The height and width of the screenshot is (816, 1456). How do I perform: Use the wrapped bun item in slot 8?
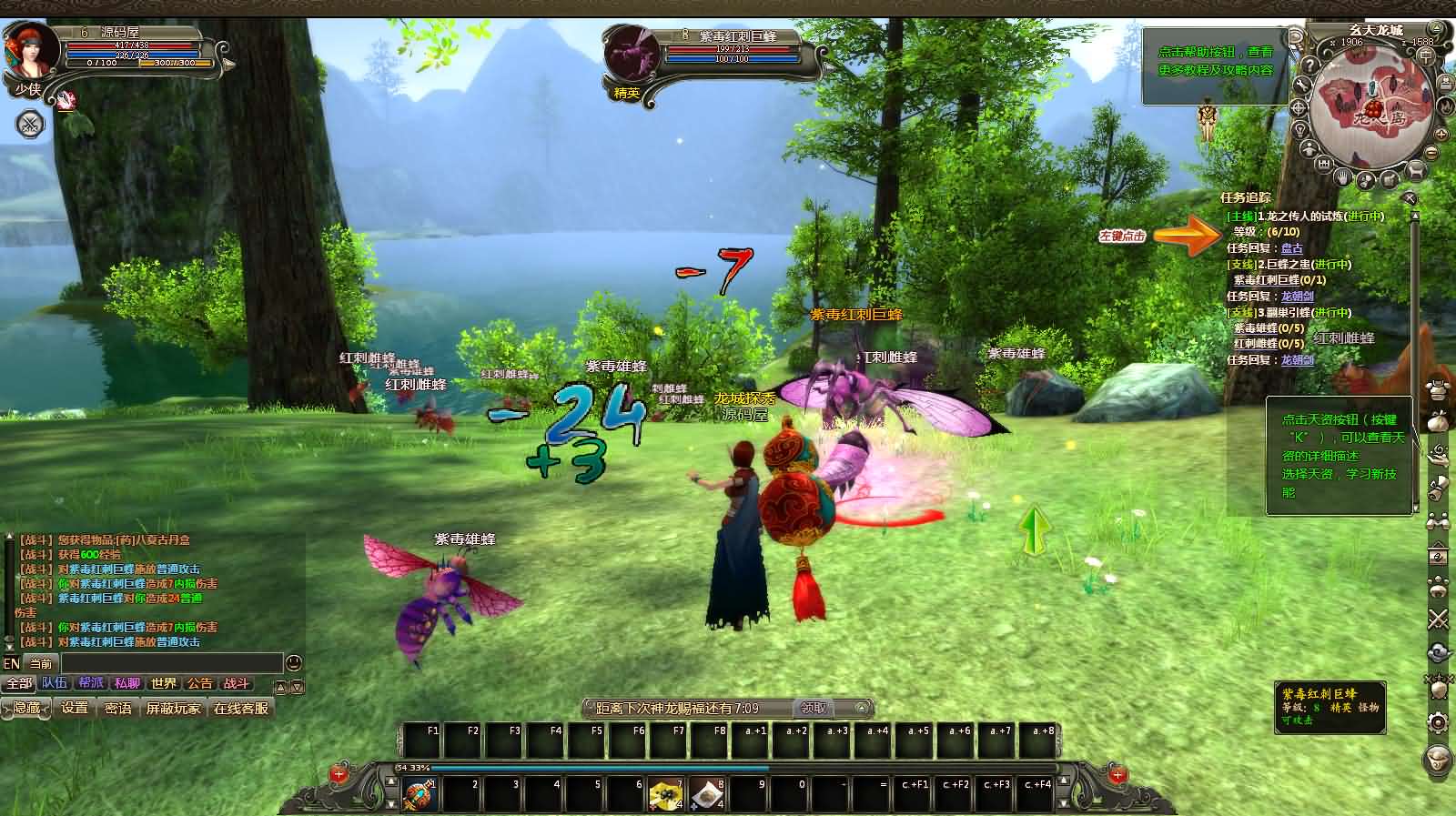pos(707,795)
